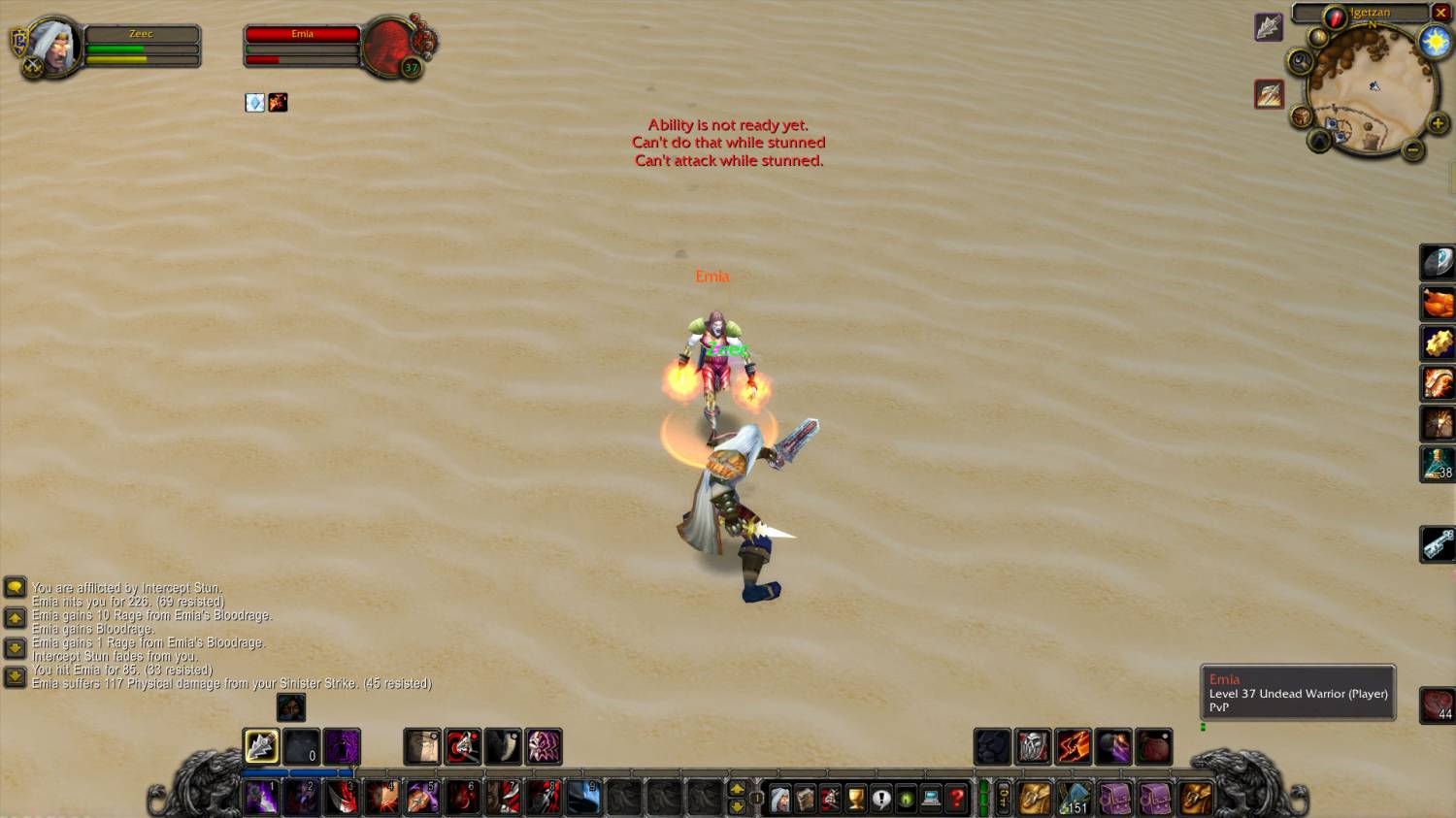1456x818 pixels.
Task: Open the quest log goblet button
Action: point(855,799)
